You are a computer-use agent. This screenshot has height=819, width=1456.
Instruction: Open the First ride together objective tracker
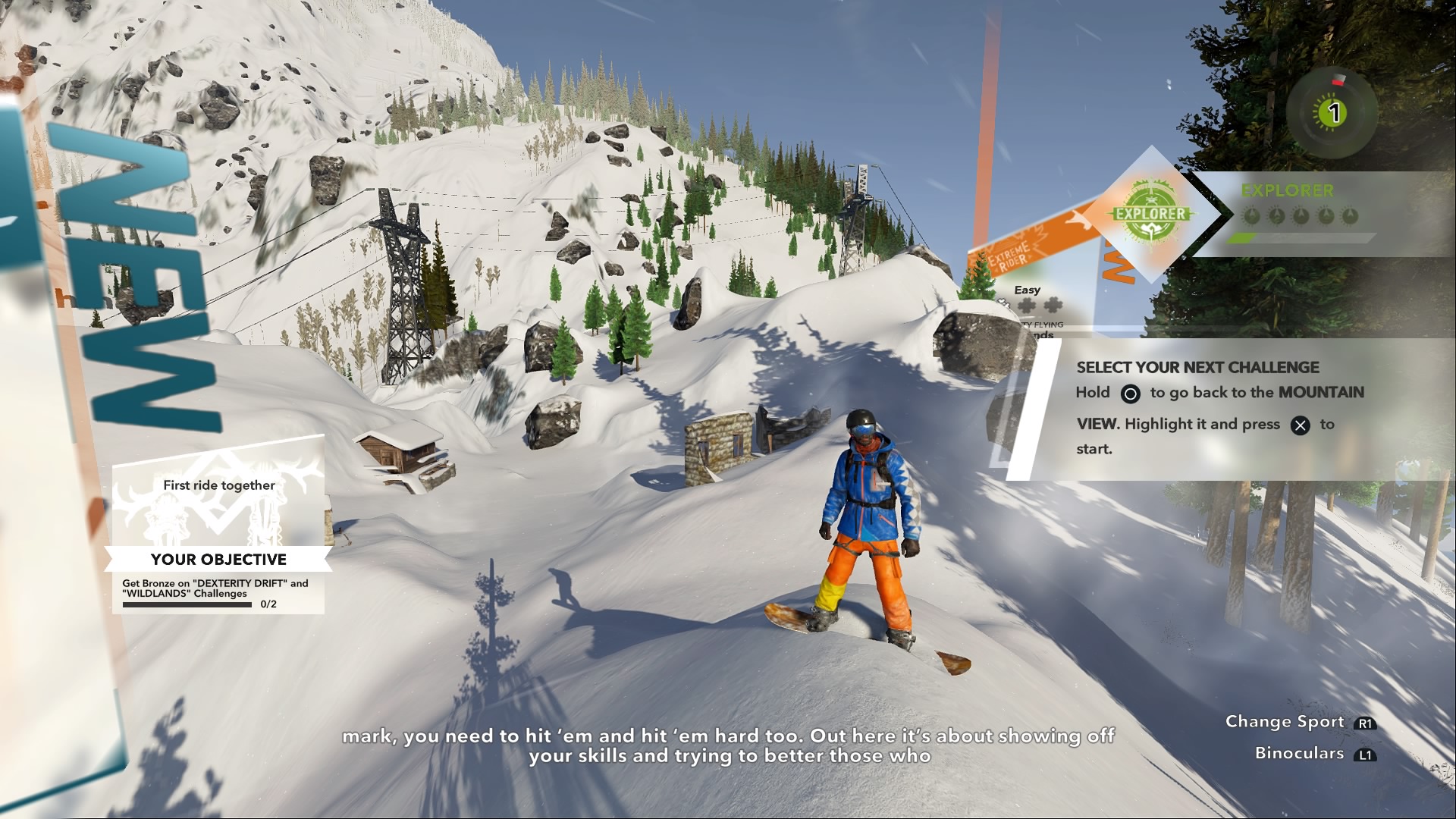tap(218, 524)
